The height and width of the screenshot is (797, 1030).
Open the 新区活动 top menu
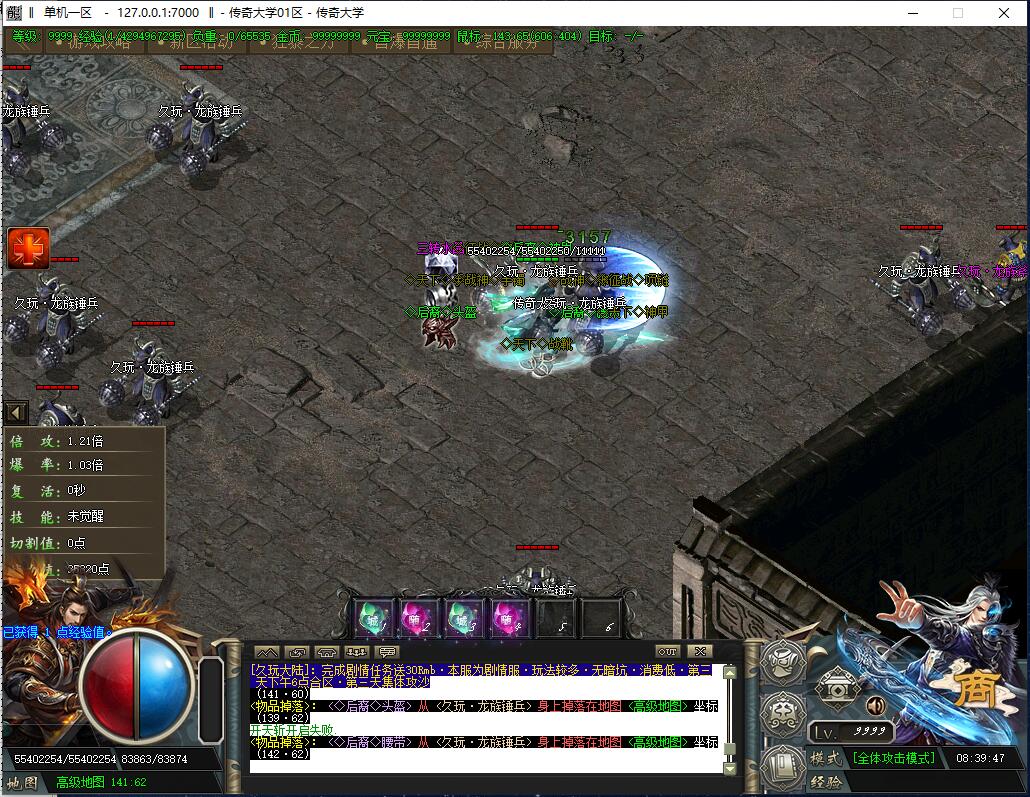point(200,43)
